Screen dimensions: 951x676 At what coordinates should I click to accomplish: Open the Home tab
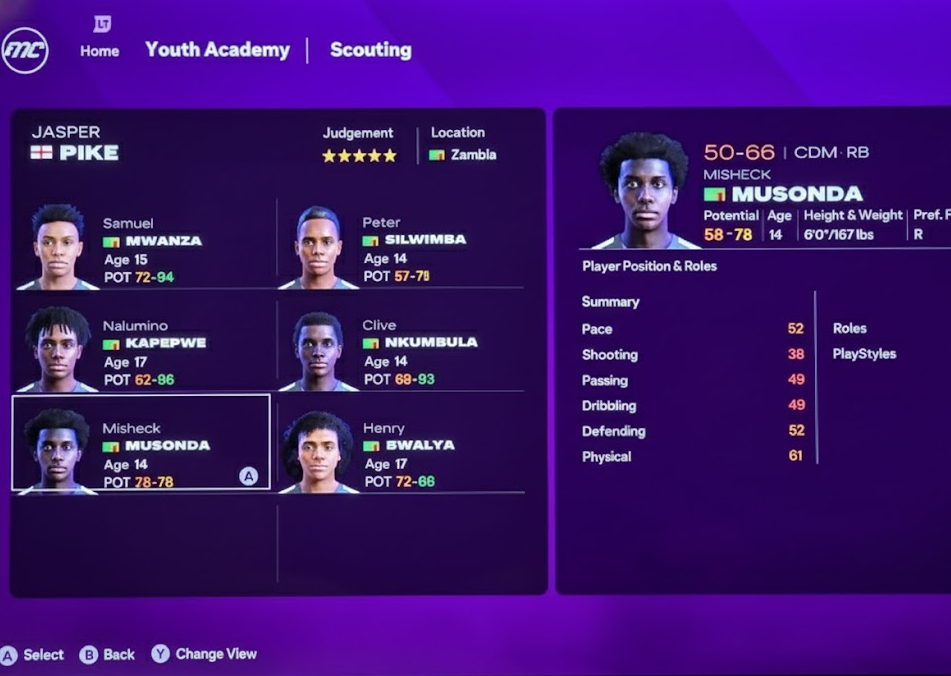coord(99,50)
